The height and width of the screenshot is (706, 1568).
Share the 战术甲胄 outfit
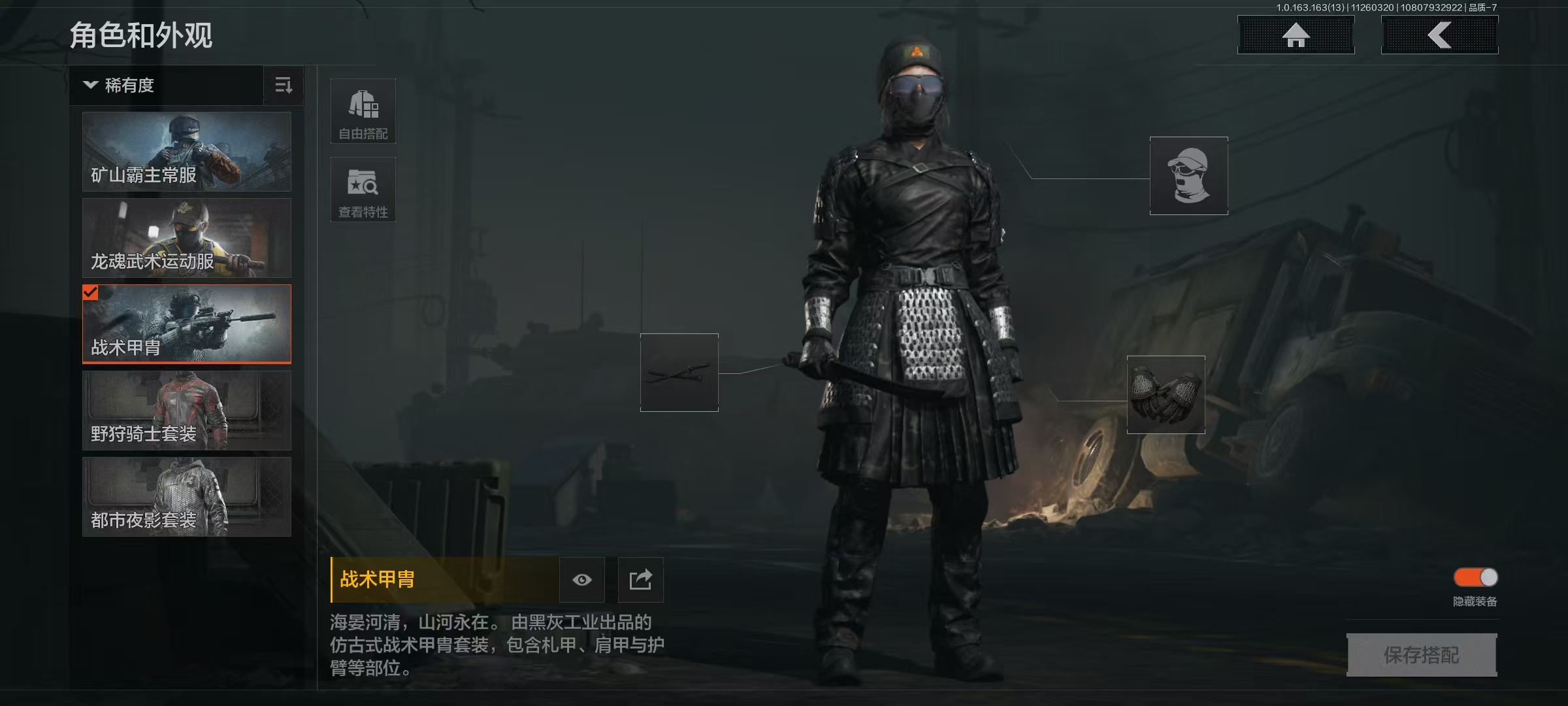point(640,580)
